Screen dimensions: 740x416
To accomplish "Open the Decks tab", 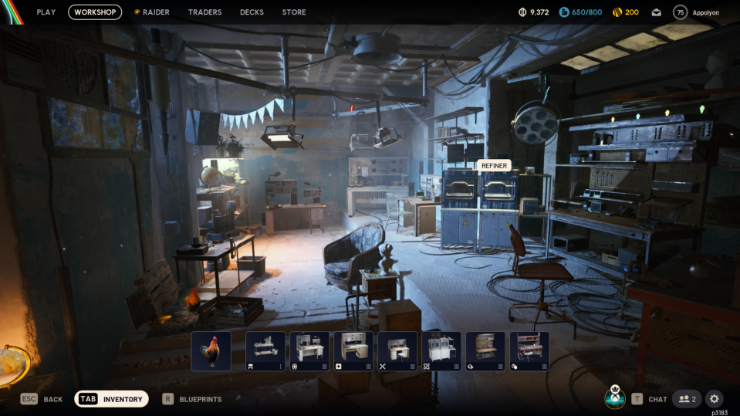I will (252, 12).
